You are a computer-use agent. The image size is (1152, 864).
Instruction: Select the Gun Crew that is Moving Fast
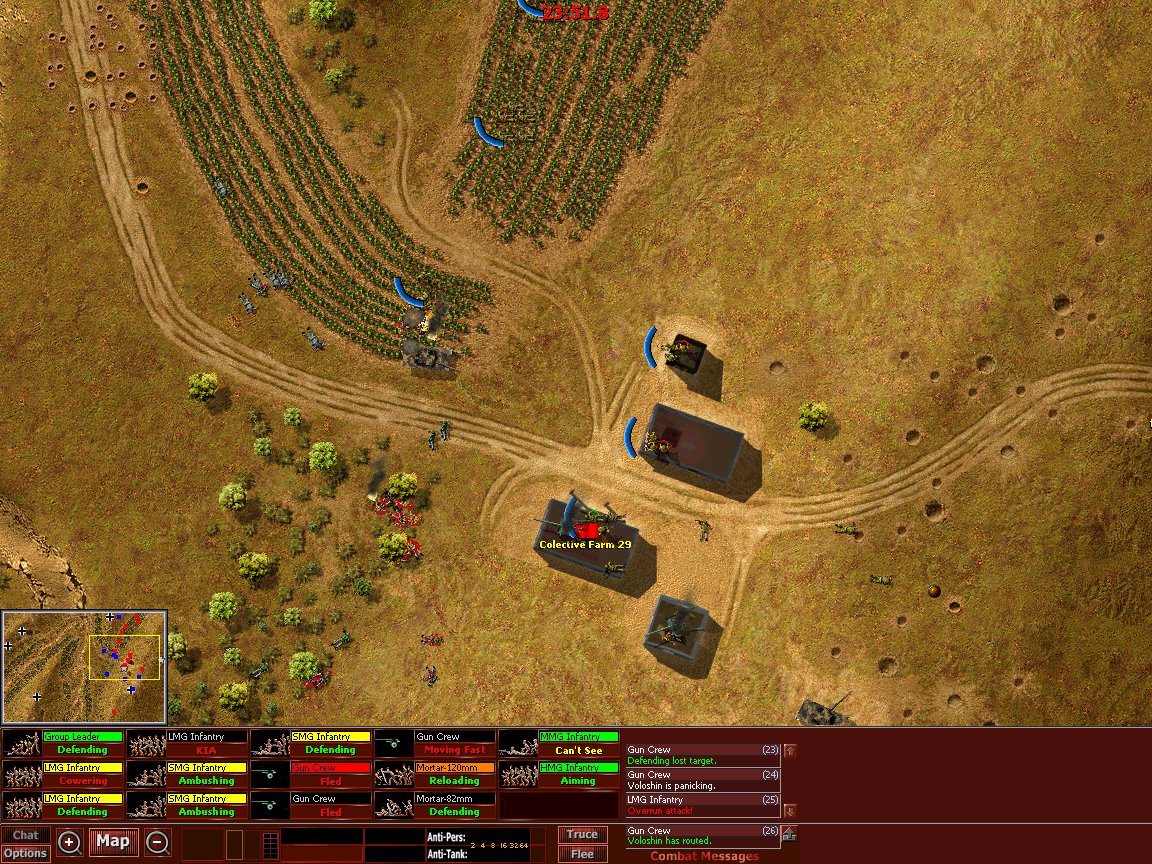(x=435, y=743)
